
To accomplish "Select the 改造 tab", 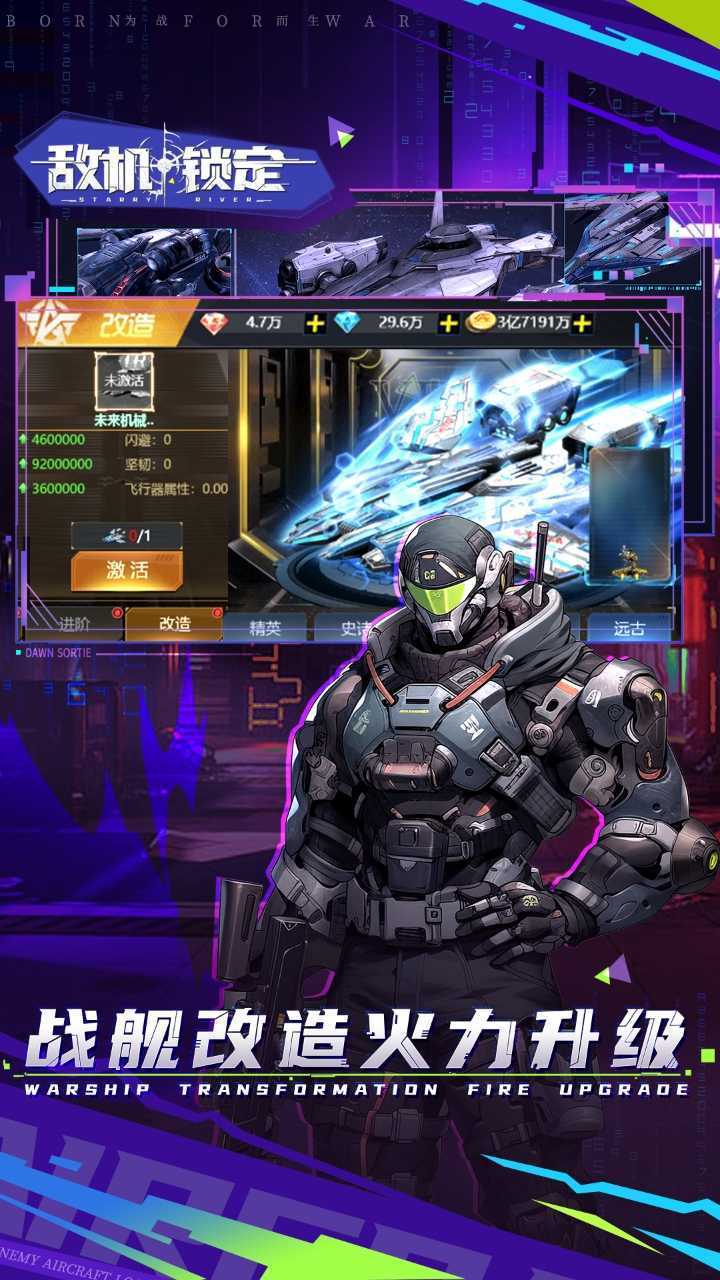I will tap(174, 624).
